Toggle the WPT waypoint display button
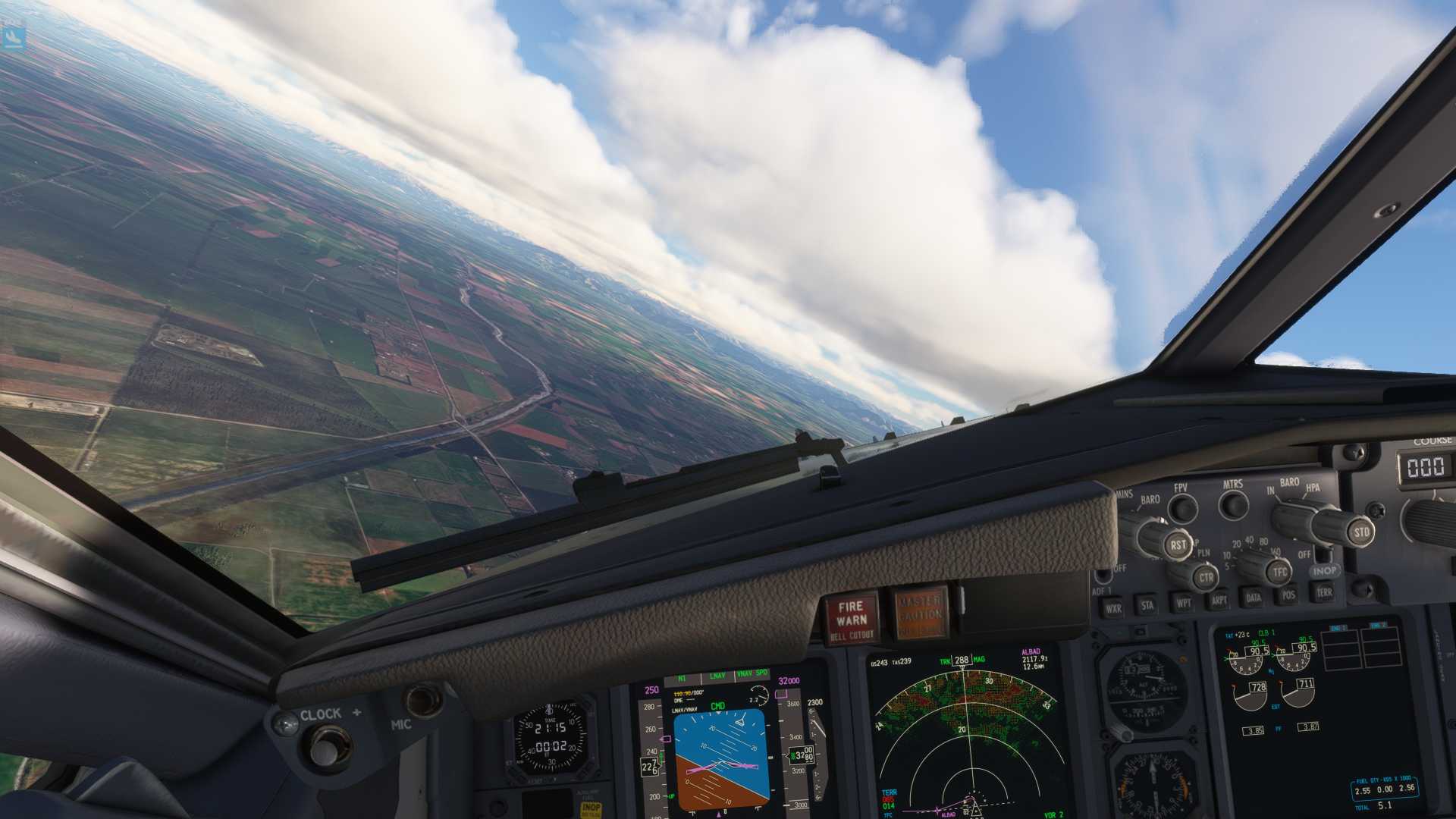This screenshot has width=1456, height=819. 1183,603
